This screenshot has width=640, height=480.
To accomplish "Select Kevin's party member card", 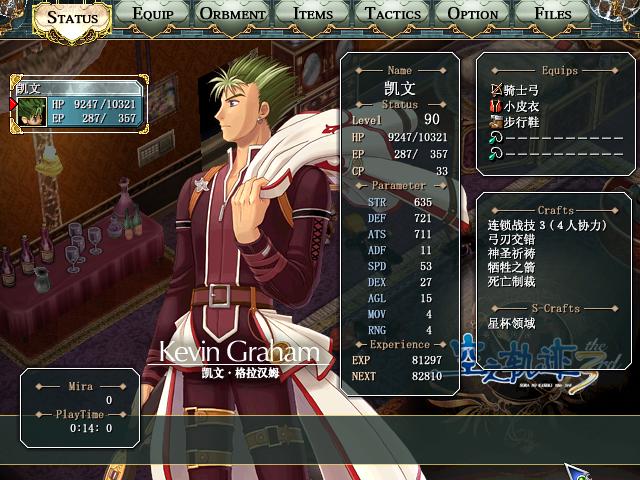I will coord(79,104).
